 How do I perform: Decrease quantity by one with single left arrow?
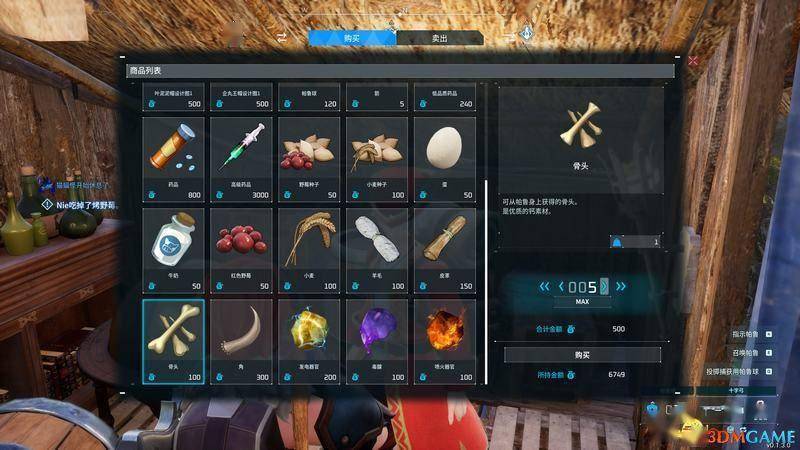[563, 287]
